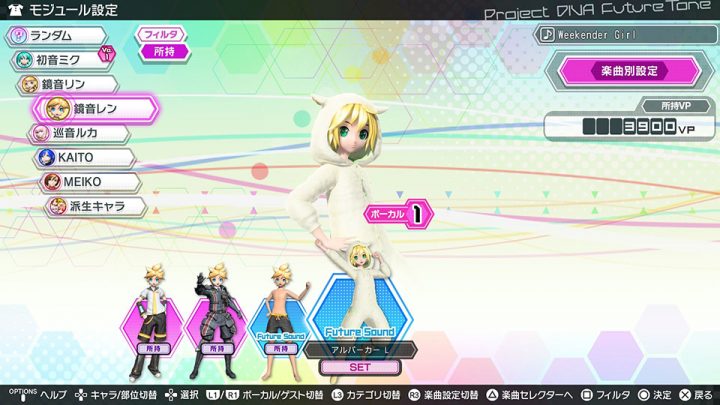This screenshot has height=405, width=720.
Task: Open the 派生キャラ category
Action: coord(95,207)
